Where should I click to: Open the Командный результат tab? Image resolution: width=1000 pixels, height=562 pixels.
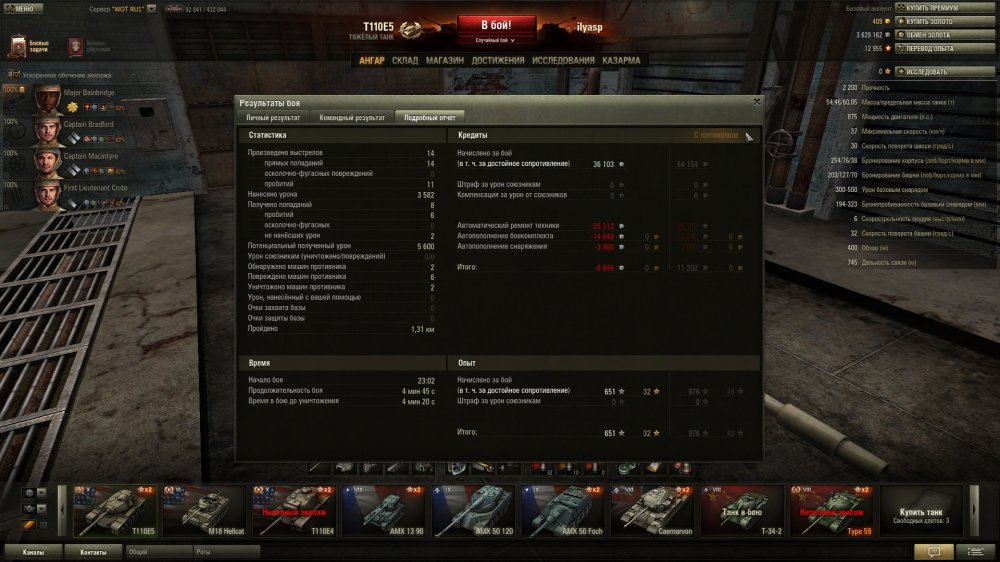352,117
